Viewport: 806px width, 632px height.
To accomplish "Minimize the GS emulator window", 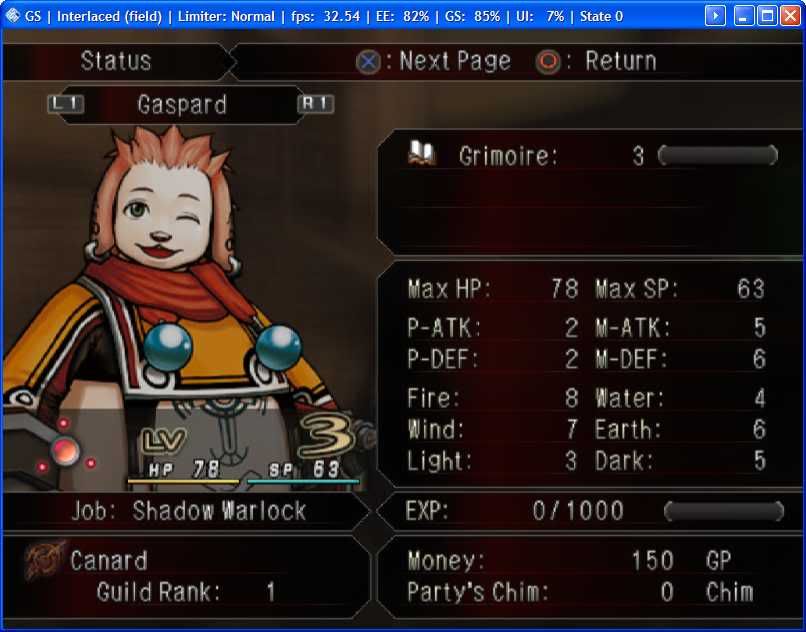I will pos(744,16).
